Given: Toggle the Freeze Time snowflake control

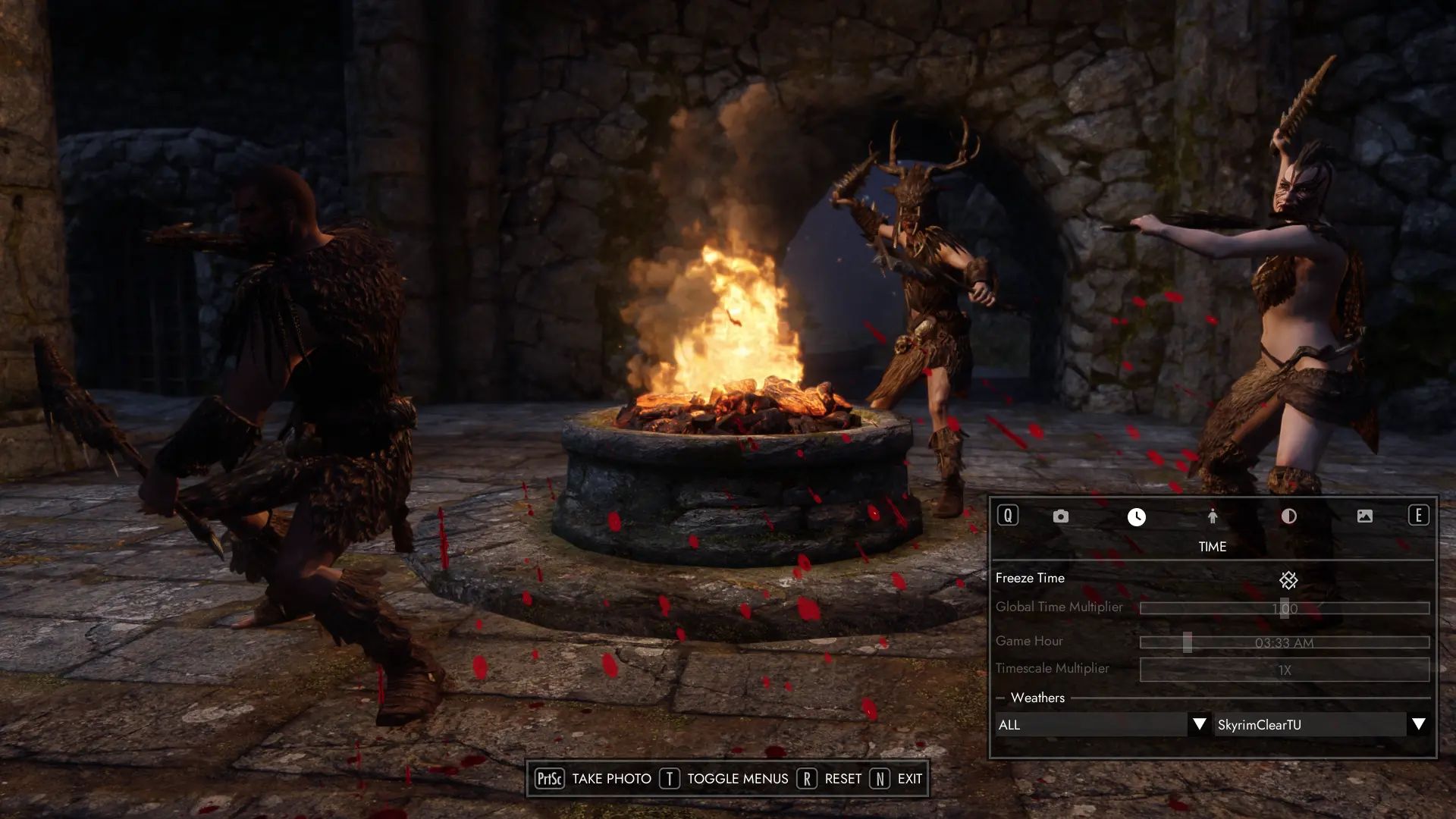Looking at the screenshot, I should [x=1289, y=580].
